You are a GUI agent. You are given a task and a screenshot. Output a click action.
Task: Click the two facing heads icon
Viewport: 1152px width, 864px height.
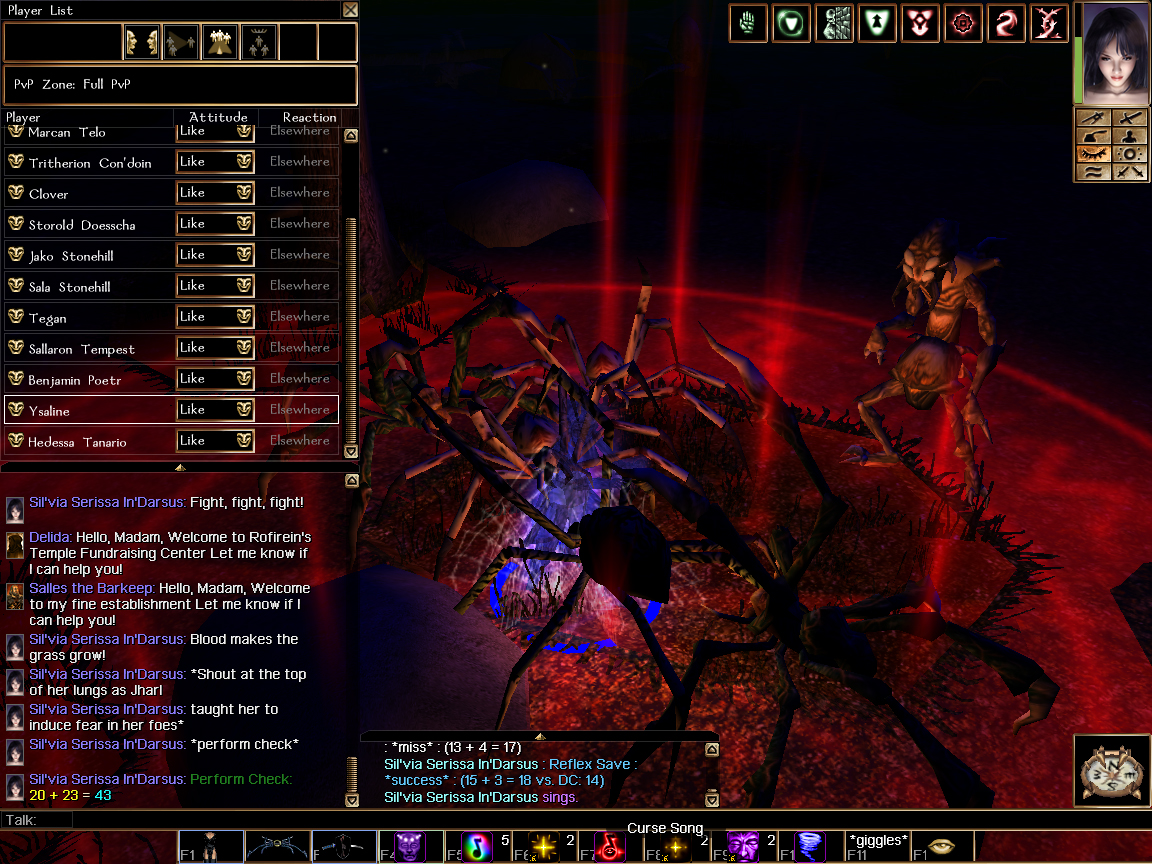click(x=142, y=42)
